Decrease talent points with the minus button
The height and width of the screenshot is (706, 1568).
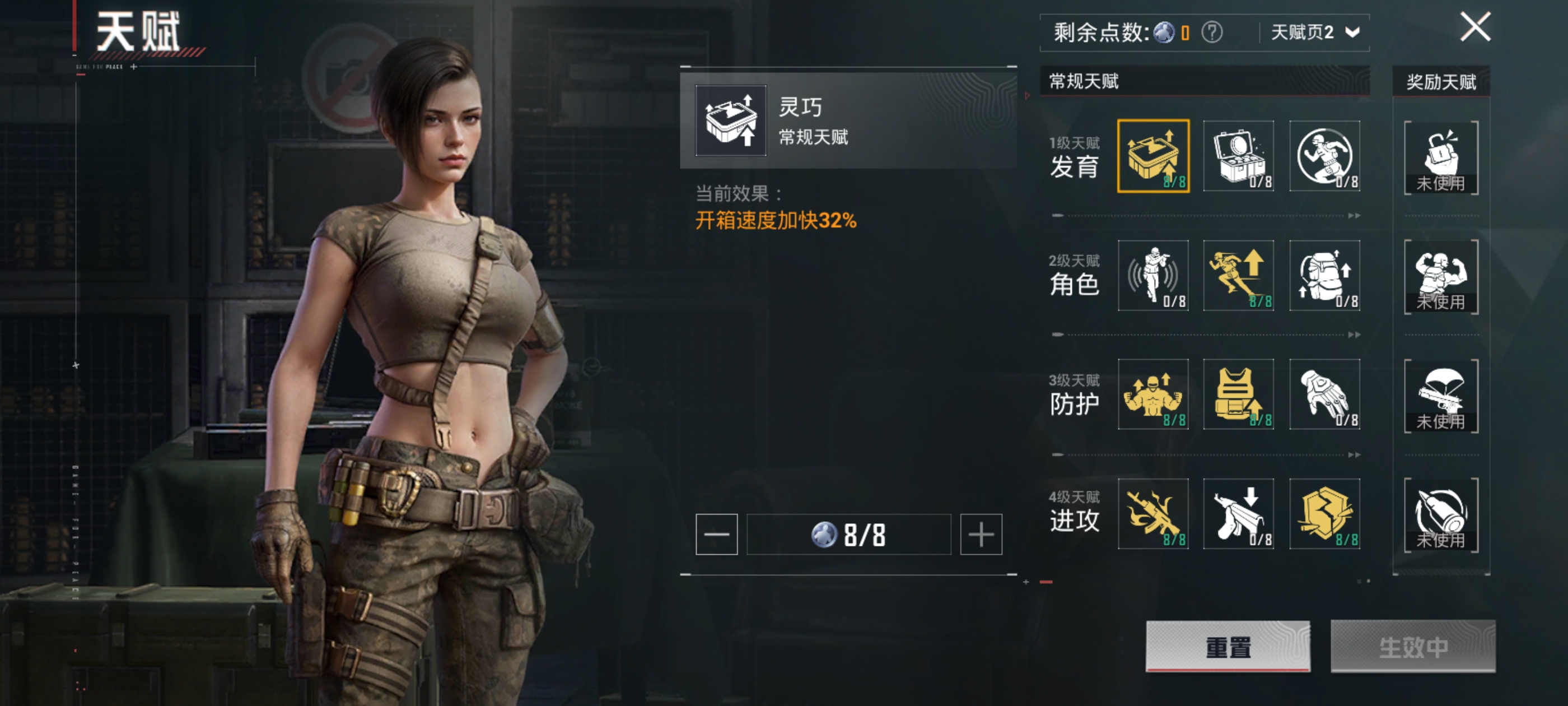(x=716, y=534)
